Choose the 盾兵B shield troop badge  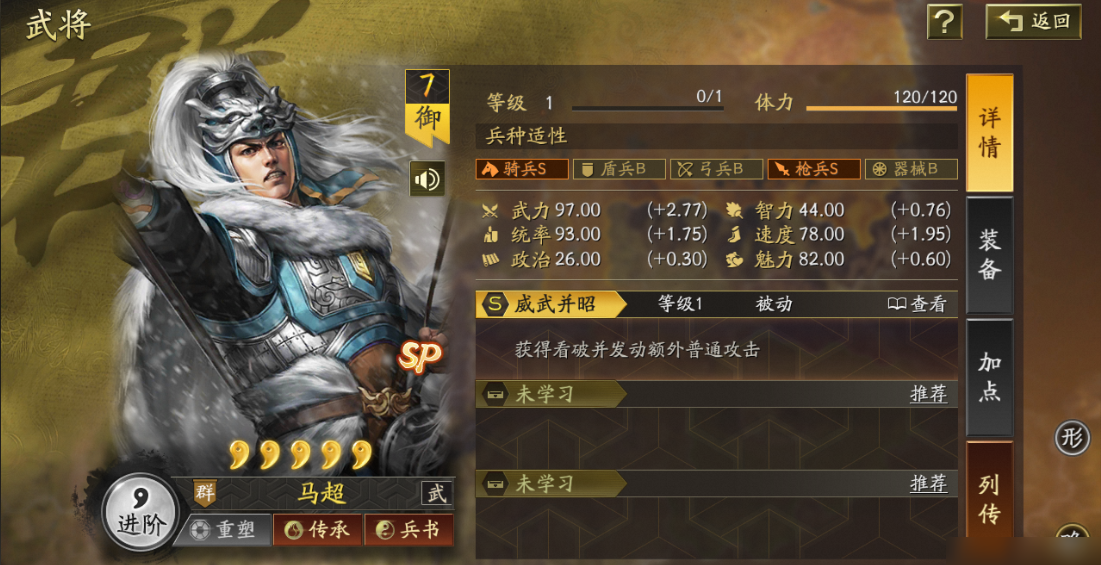[x=619, y=169]
